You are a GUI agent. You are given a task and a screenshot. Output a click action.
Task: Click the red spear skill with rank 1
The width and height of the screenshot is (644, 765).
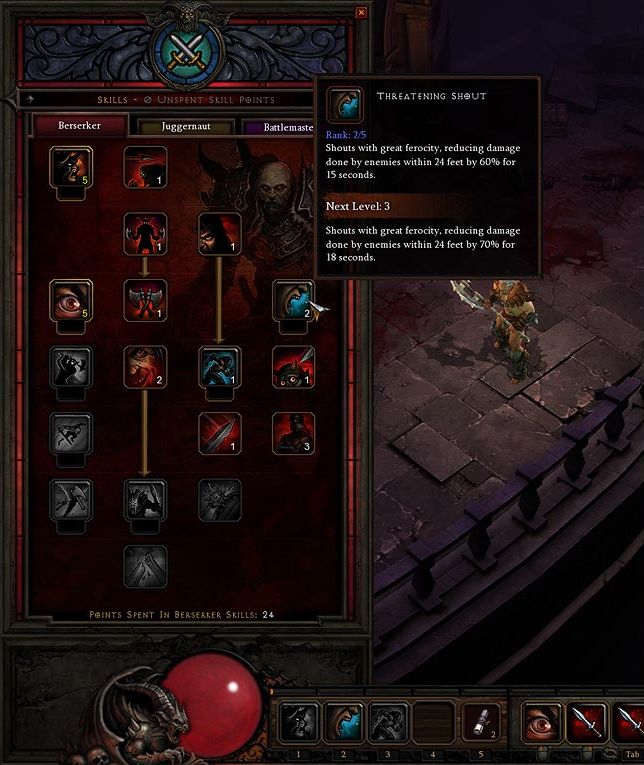[219, 434]
